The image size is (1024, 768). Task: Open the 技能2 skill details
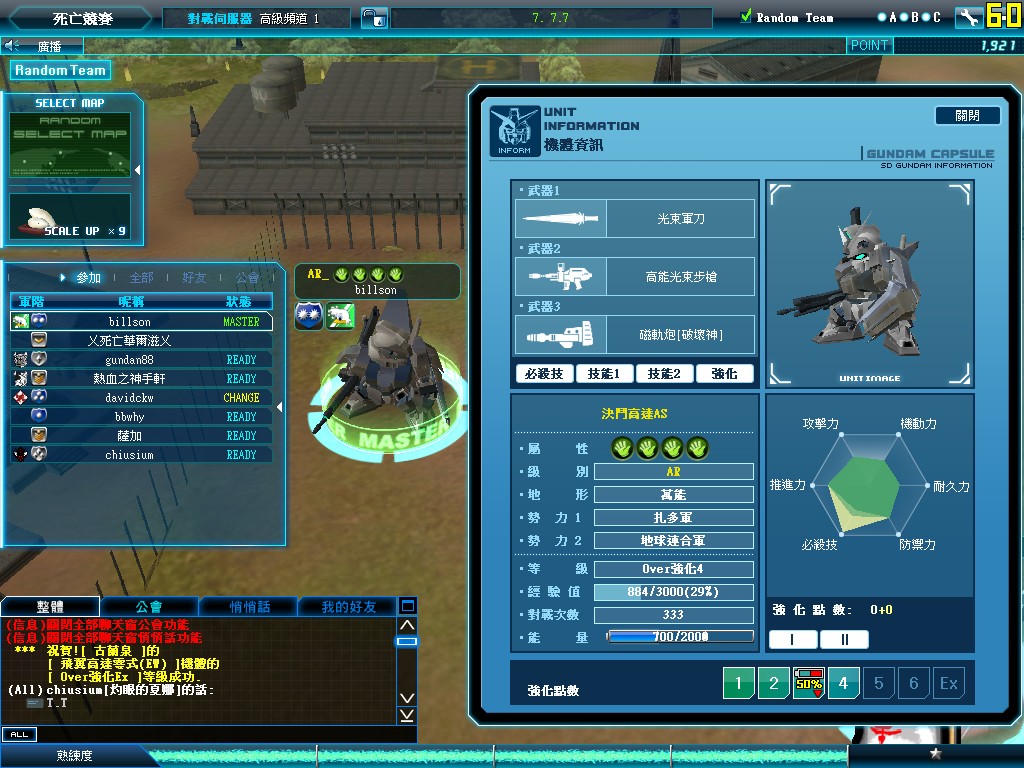pos(665,373)
